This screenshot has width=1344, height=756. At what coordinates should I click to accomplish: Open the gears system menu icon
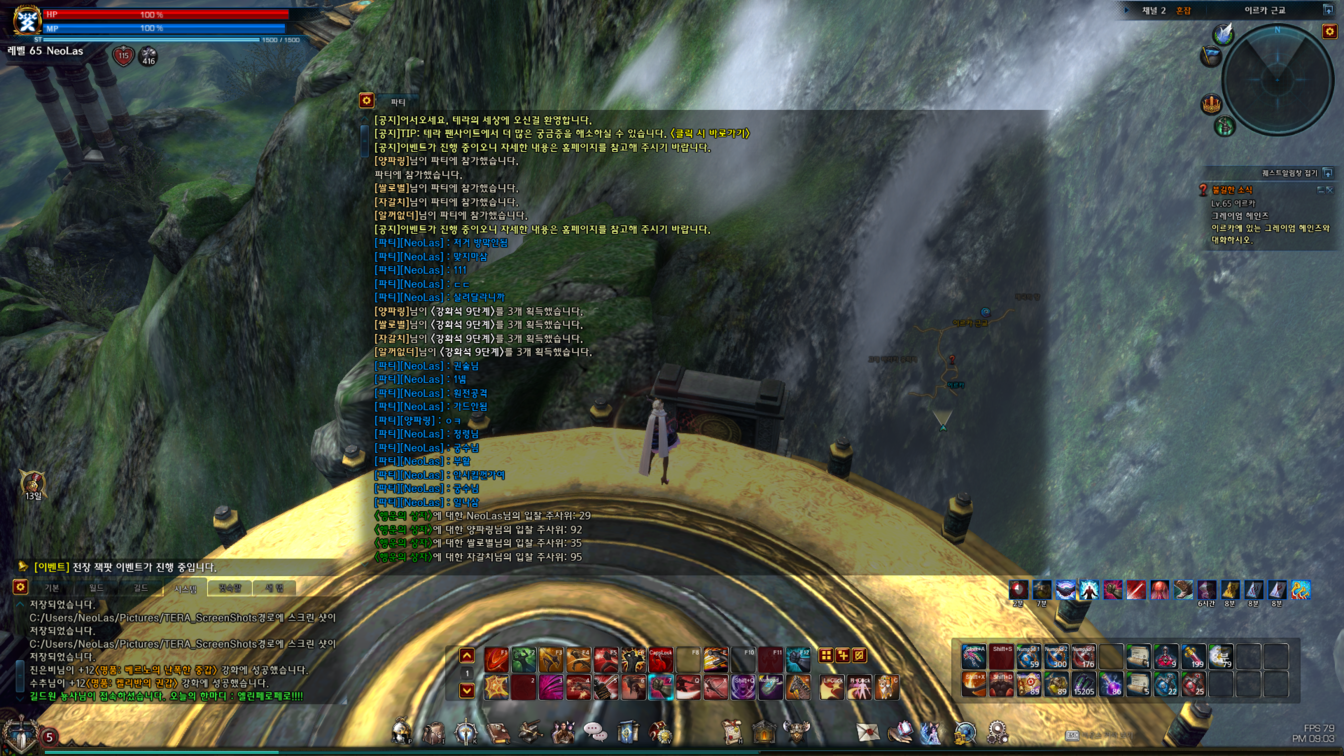point(997,733)
